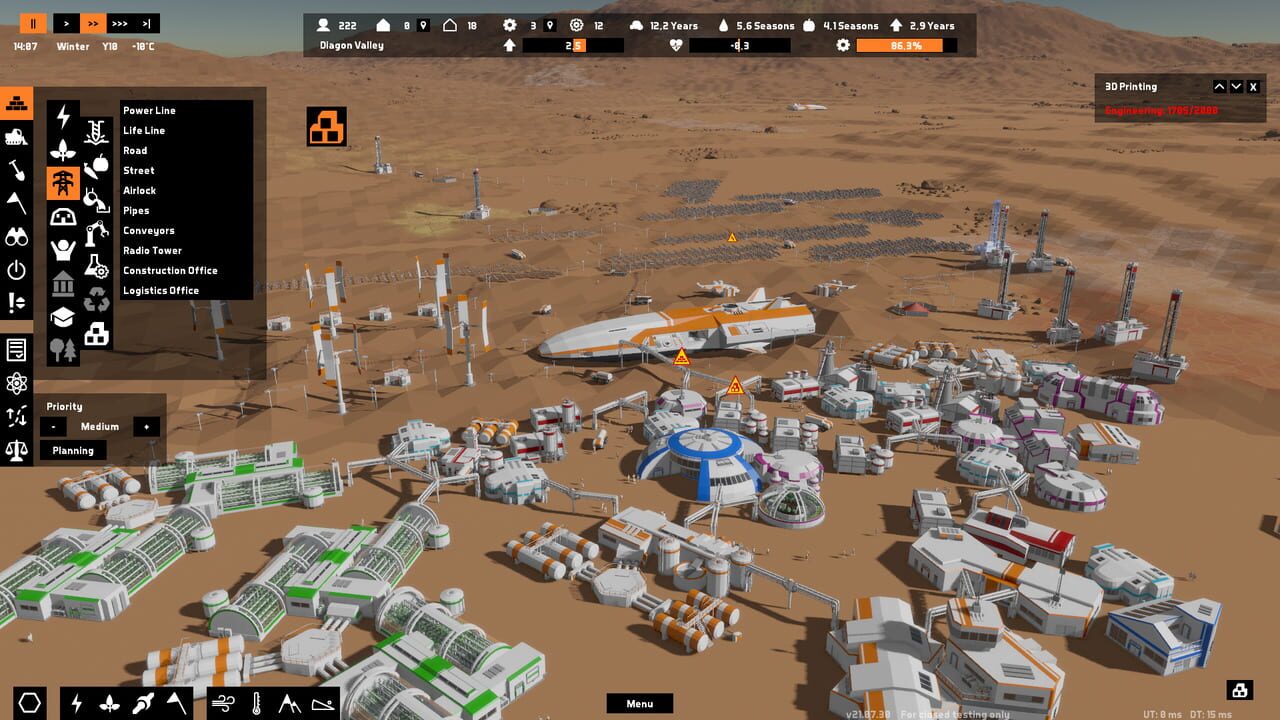Choose Conveyors in the build list

tap(149, 231)
